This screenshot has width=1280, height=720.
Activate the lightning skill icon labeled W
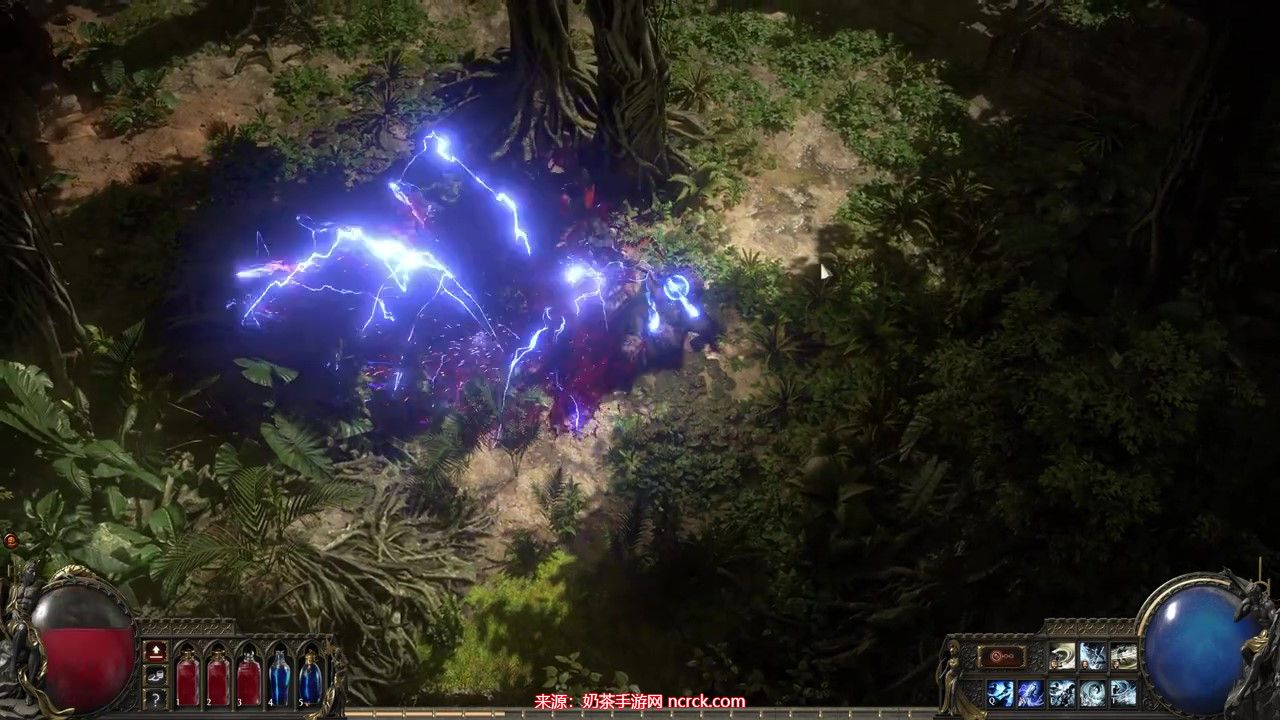coord(1031,692)
